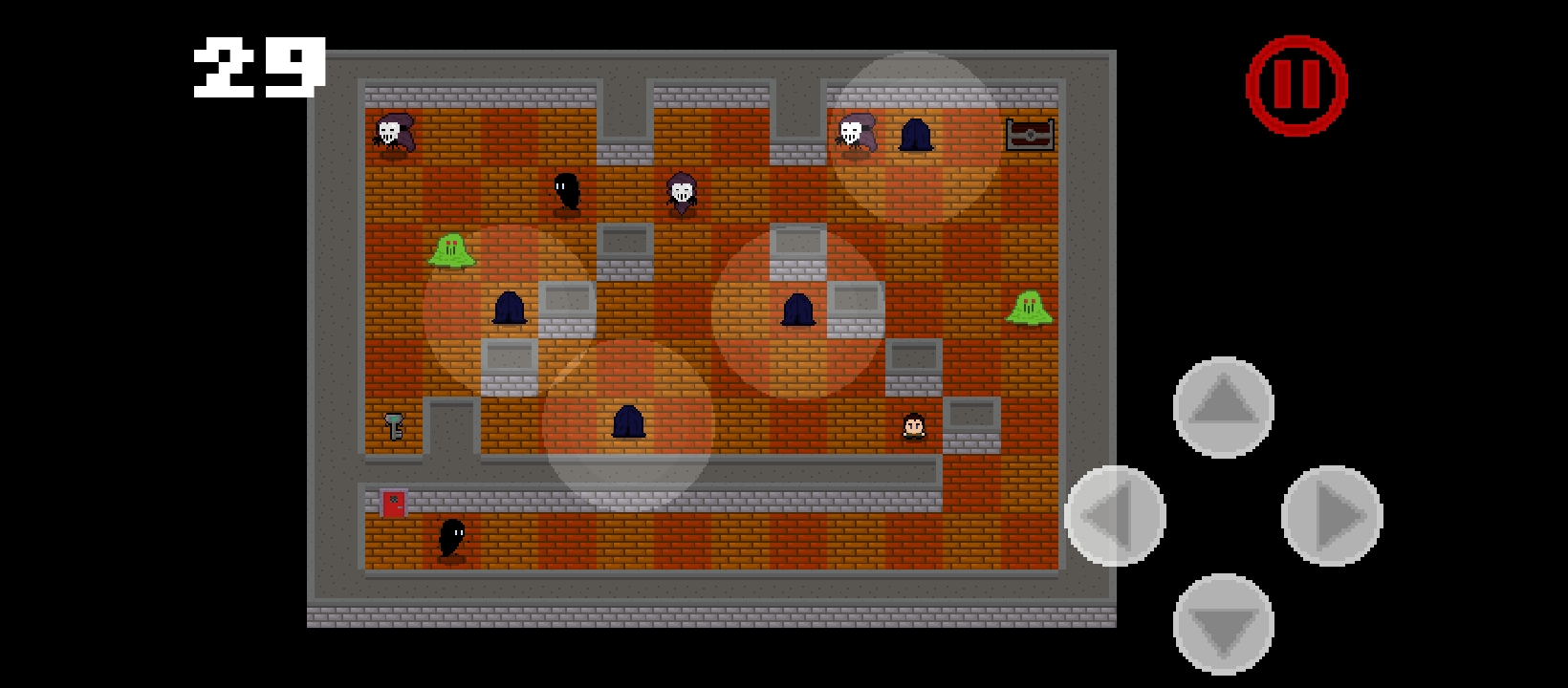Screen dimensions: 1568x688
Task: Click the skull reaper beside the top-right tent
Action: tap(855, 134)
